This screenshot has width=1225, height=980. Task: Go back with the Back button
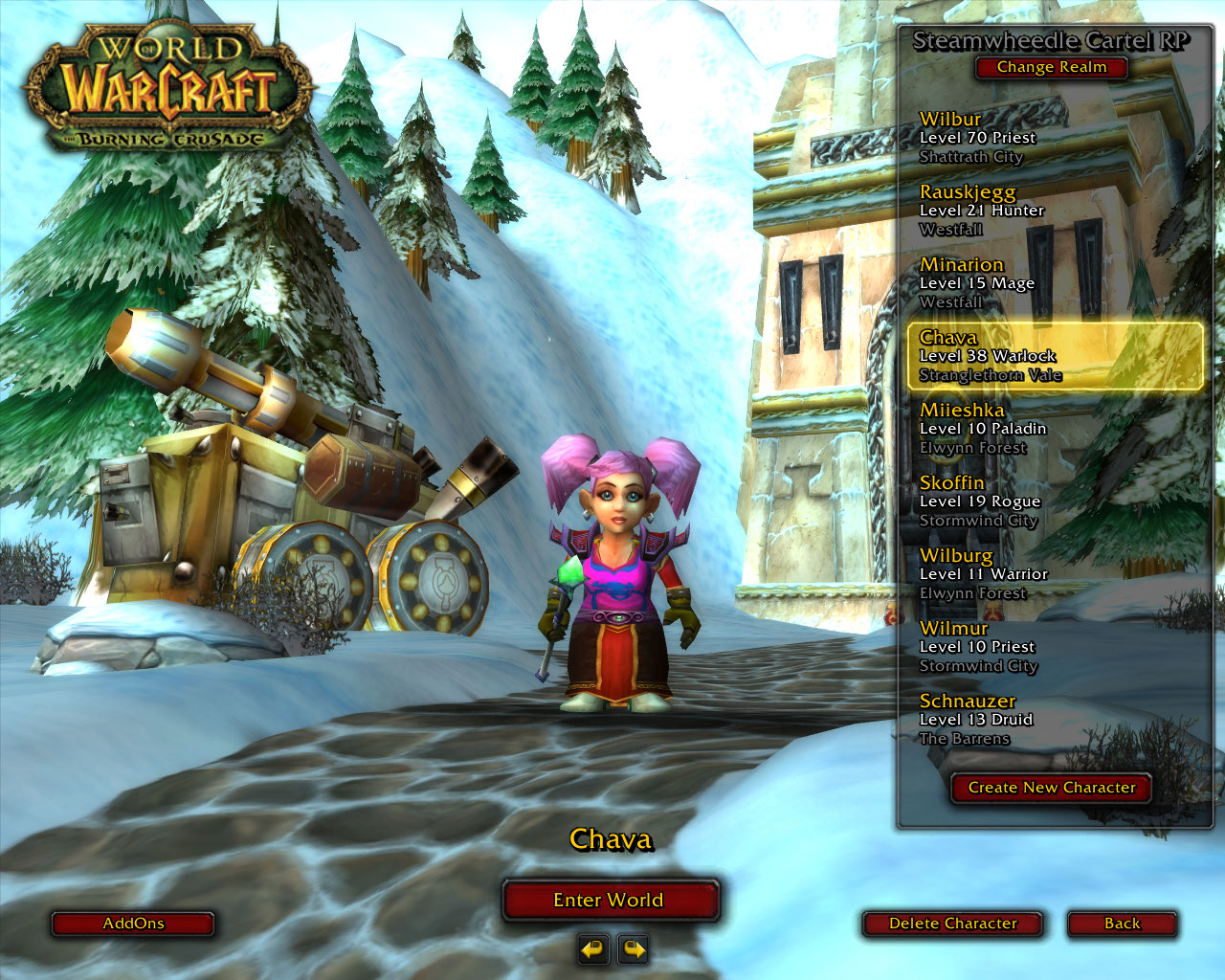pyautogui.click(x=1122, y=924)
